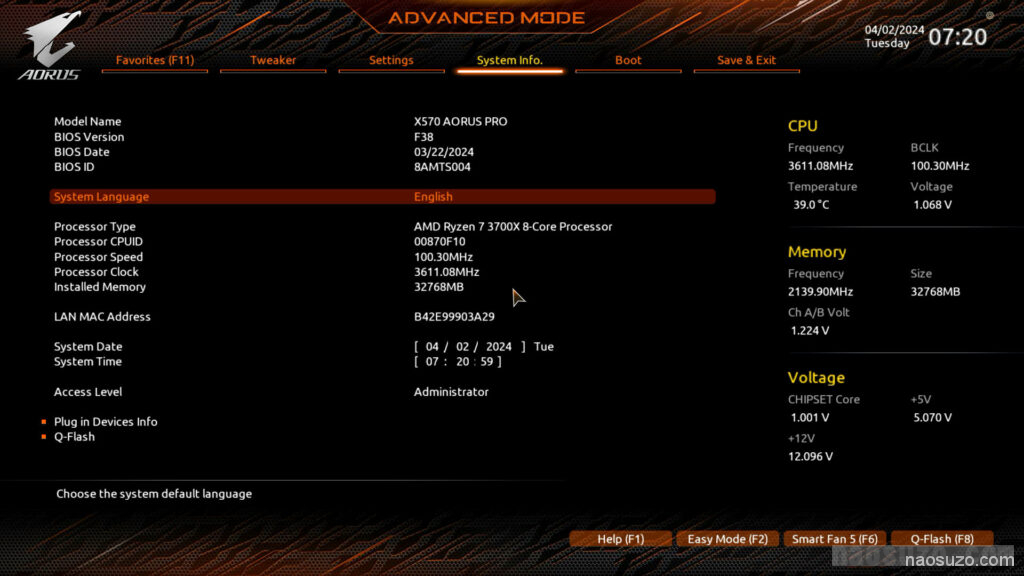
Task: Open Smart Fan 5 (F6)
Action: (834, 539)
